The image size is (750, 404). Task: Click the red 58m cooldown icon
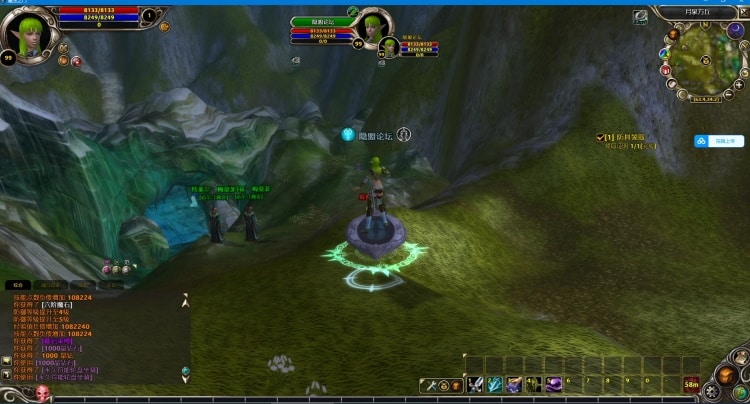pos(692,383)
